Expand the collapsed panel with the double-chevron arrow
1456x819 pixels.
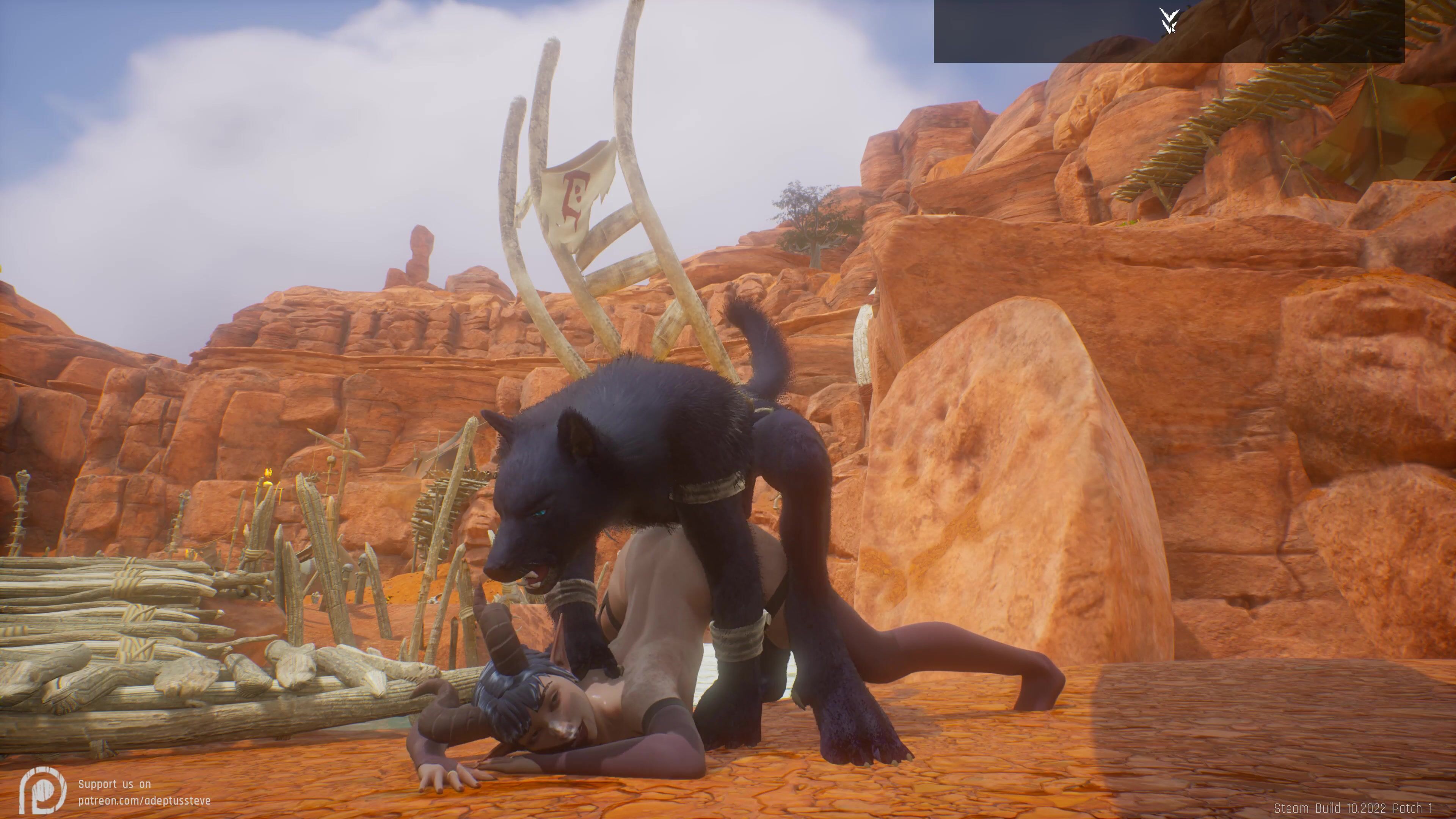1168,20
